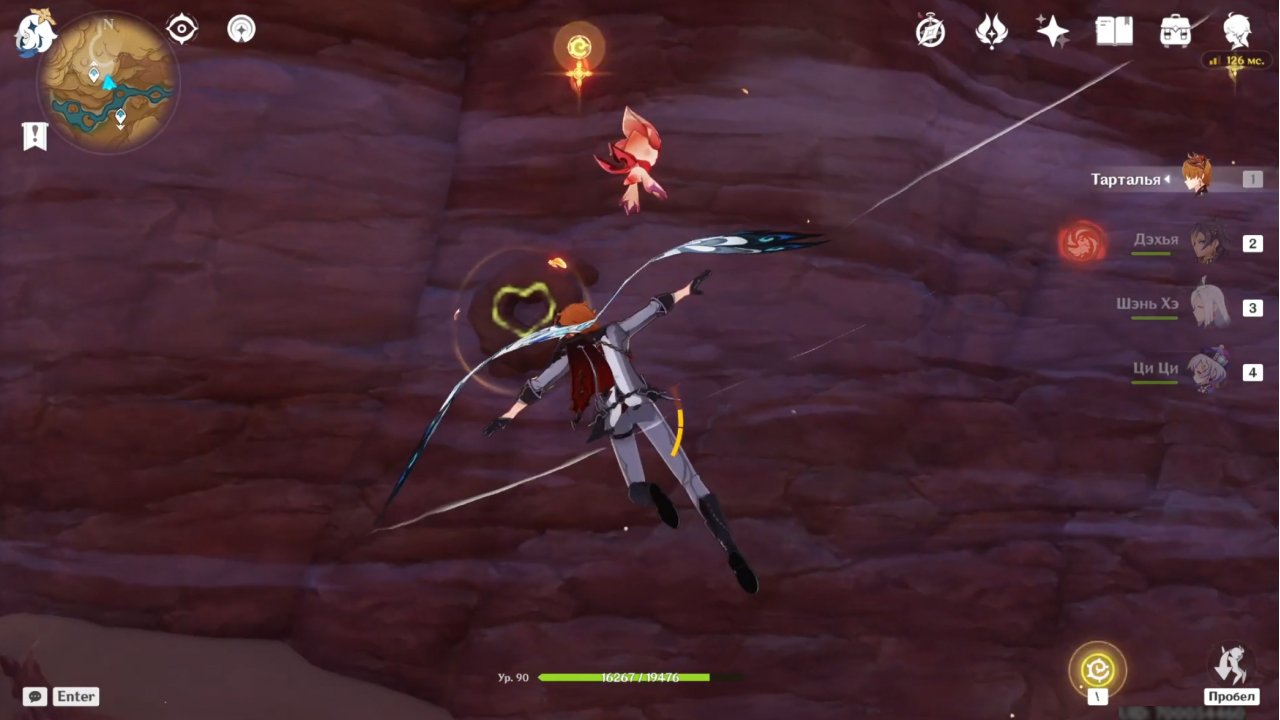Open the chat box speech bubble
1280x720 pixels.
[35, 696]
